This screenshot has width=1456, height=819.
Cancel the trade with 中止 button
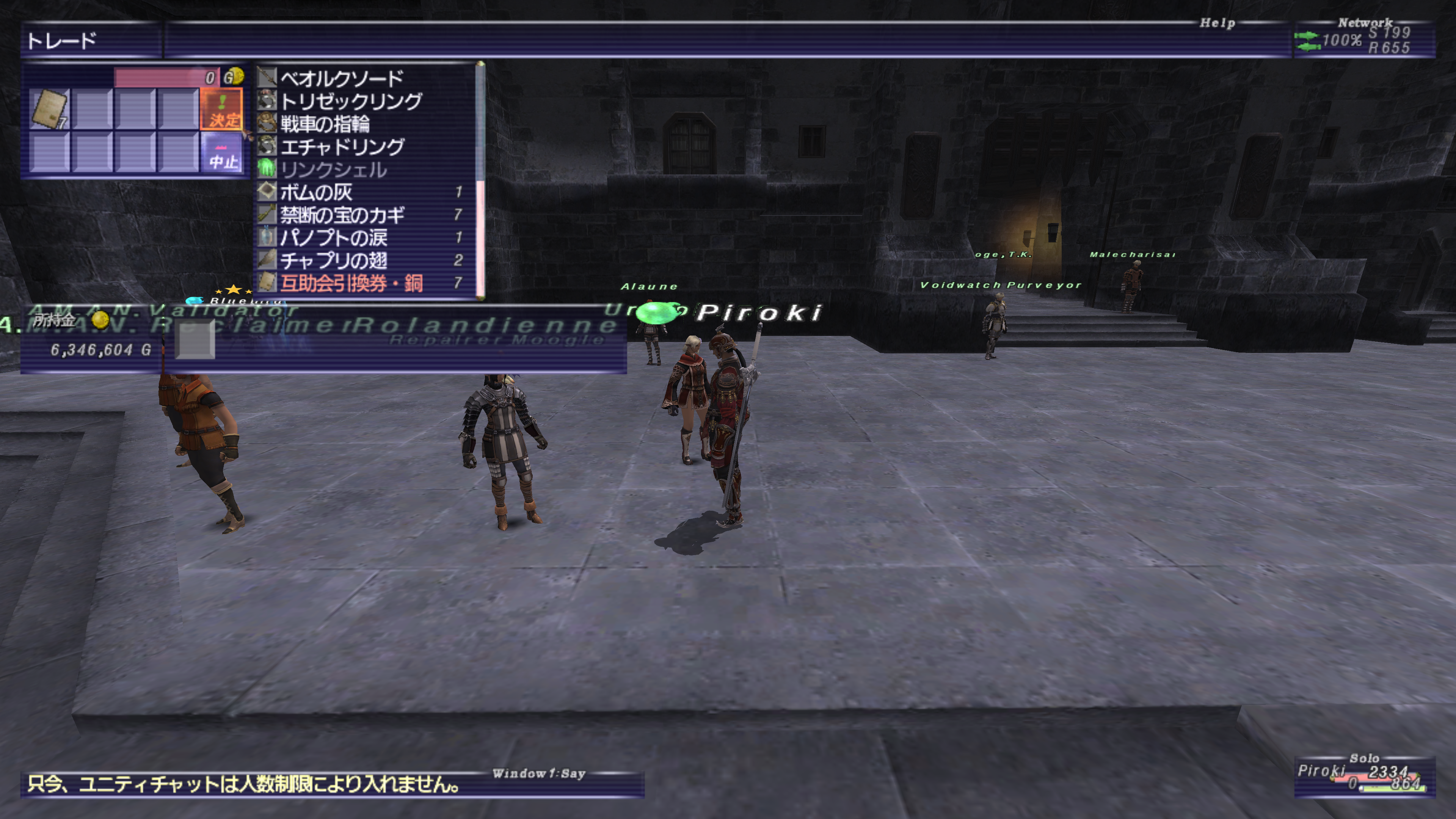tap(221, 153)
